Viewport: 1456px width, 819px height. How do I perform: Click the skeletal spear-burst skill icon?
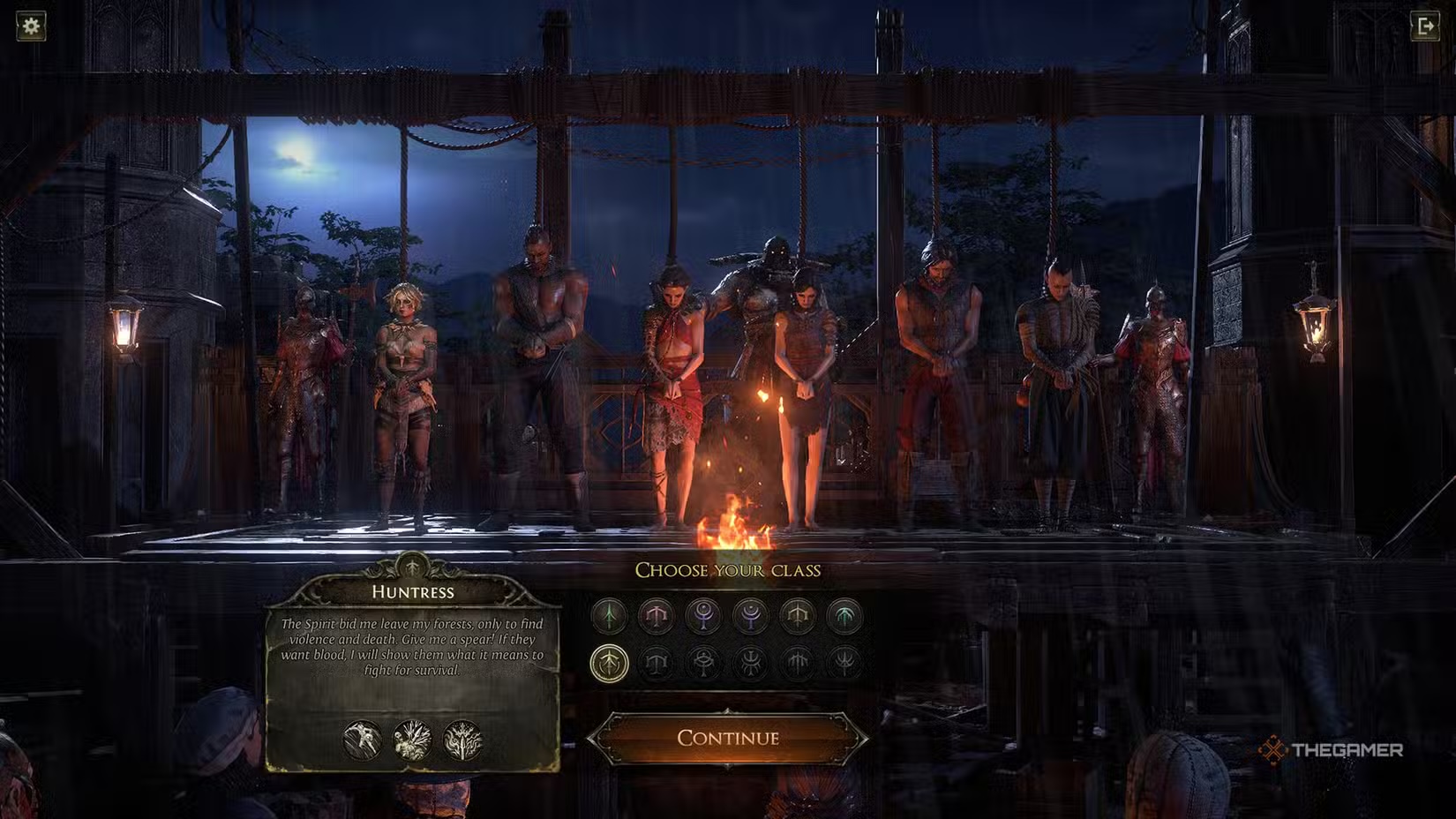[413, 740]
